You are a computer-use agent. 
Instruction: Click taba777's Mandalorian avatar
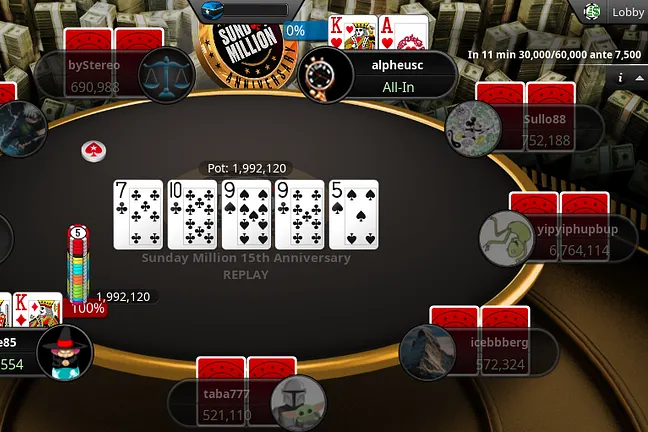(x=298, y=401)
